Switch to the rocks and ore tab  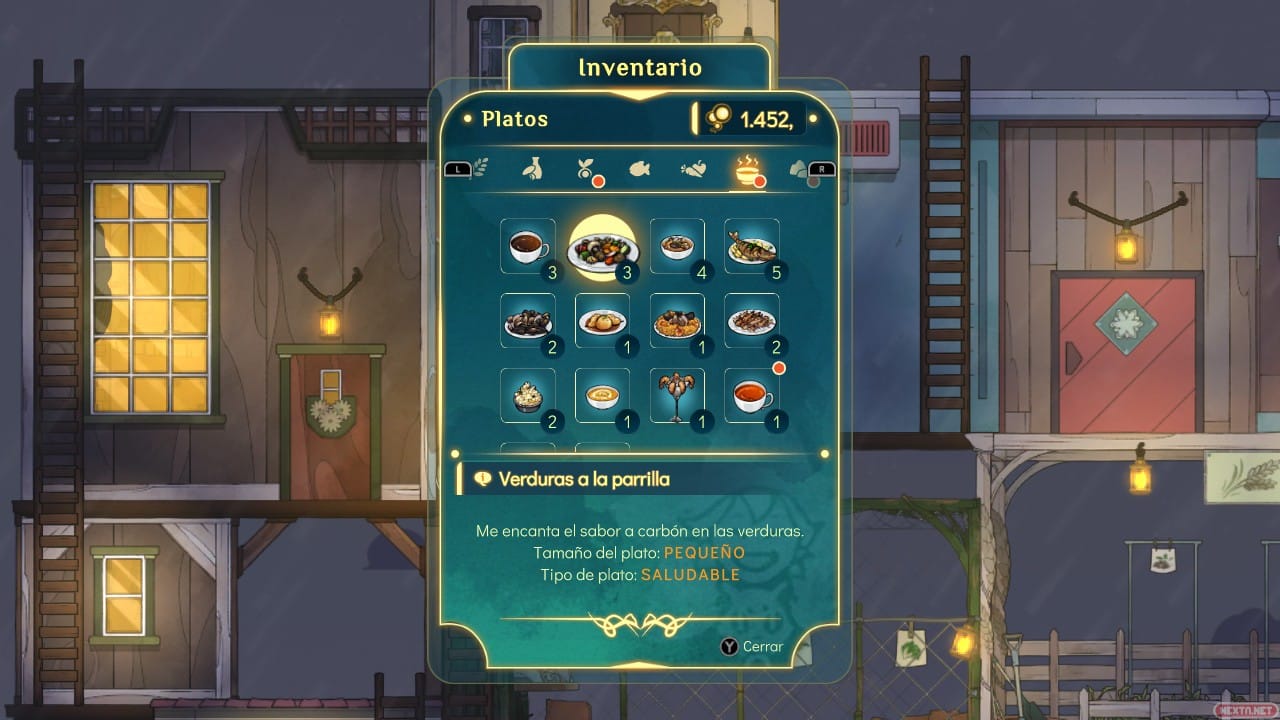[798, 169]
